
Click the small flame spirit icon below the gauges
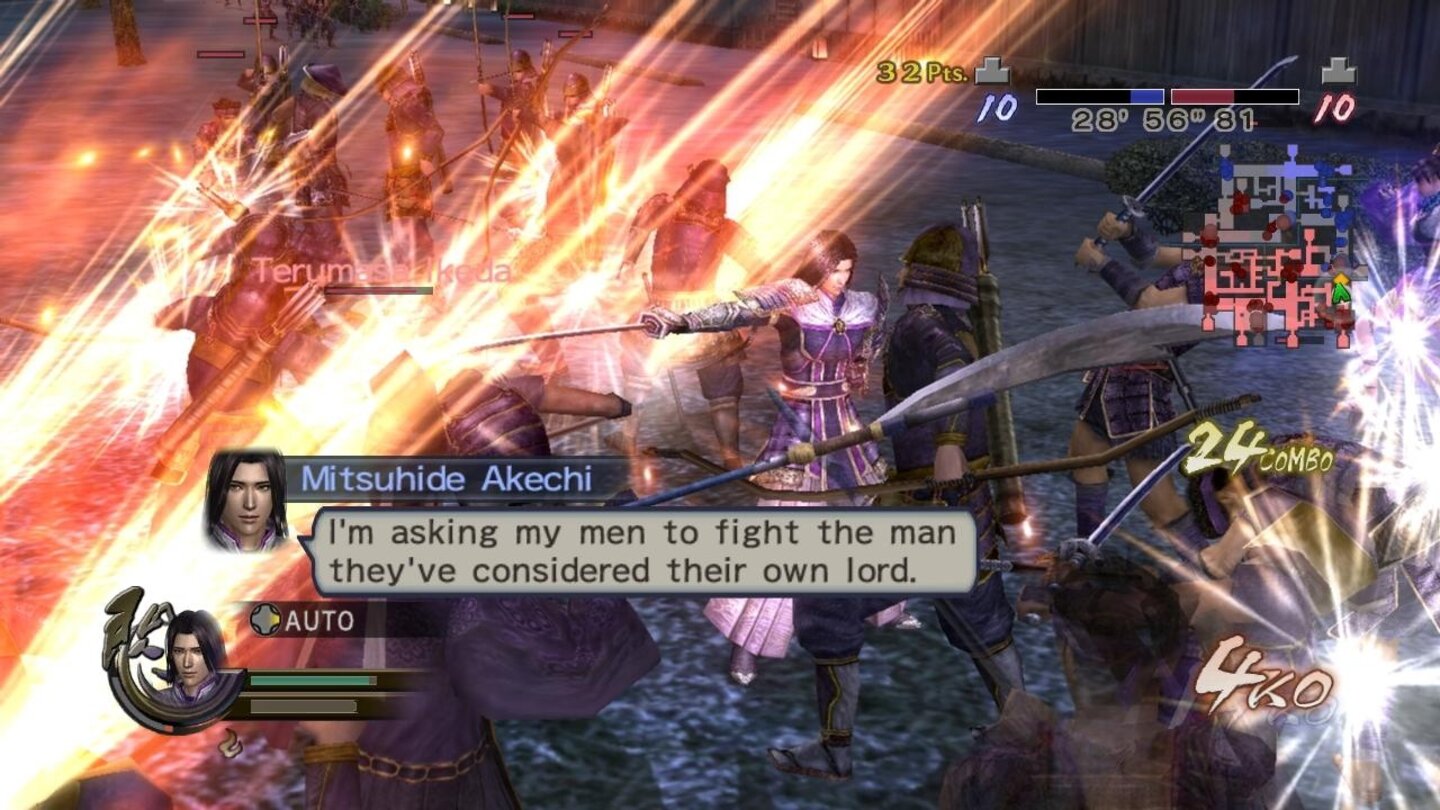point(228,742)
